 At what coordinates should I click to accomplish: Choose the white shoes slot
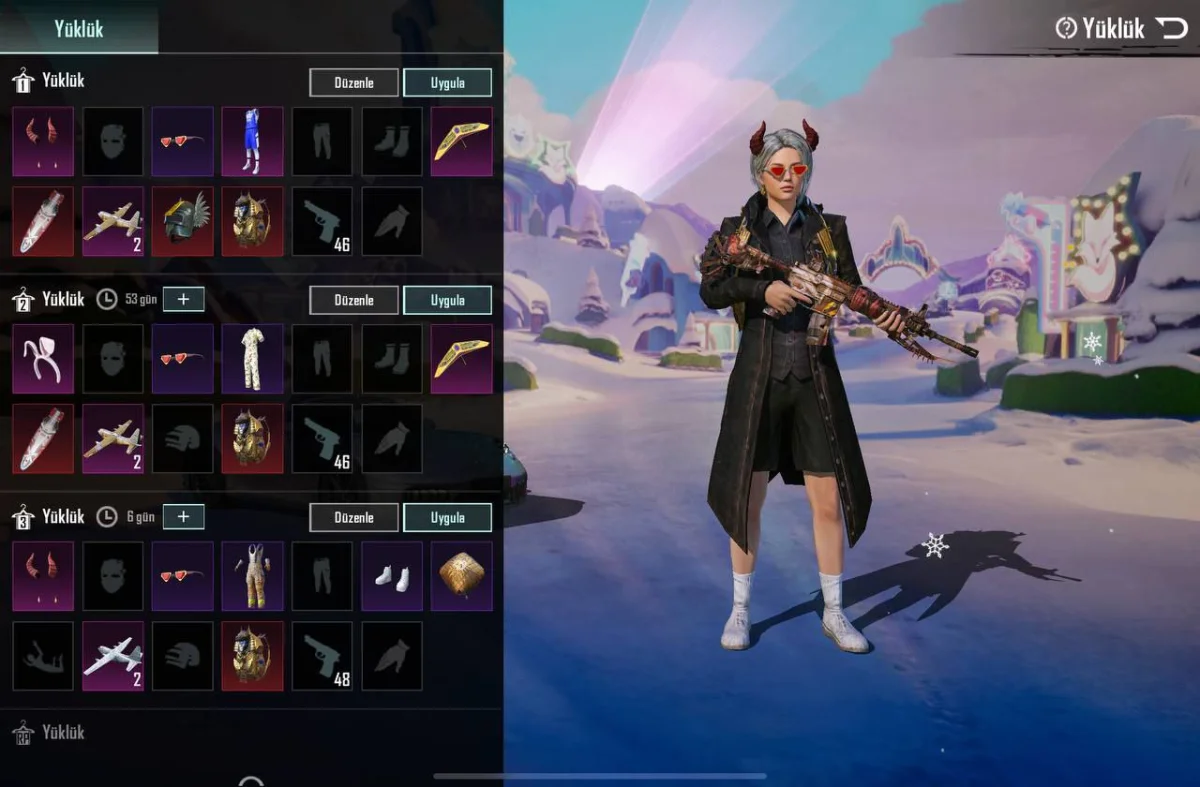[392, 576]
